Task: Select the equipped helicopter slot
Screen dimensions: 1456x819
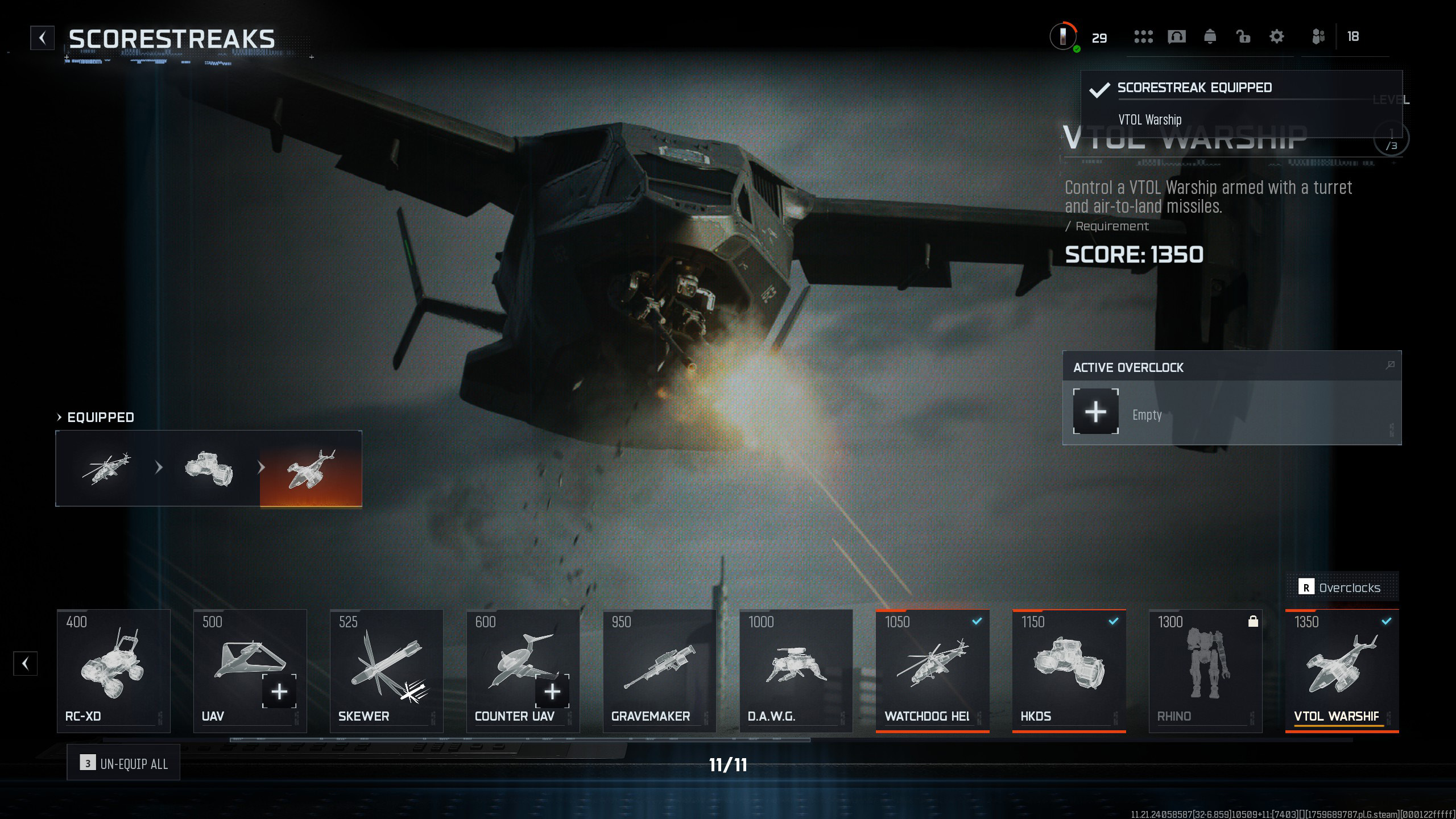Action: point(106,468)
